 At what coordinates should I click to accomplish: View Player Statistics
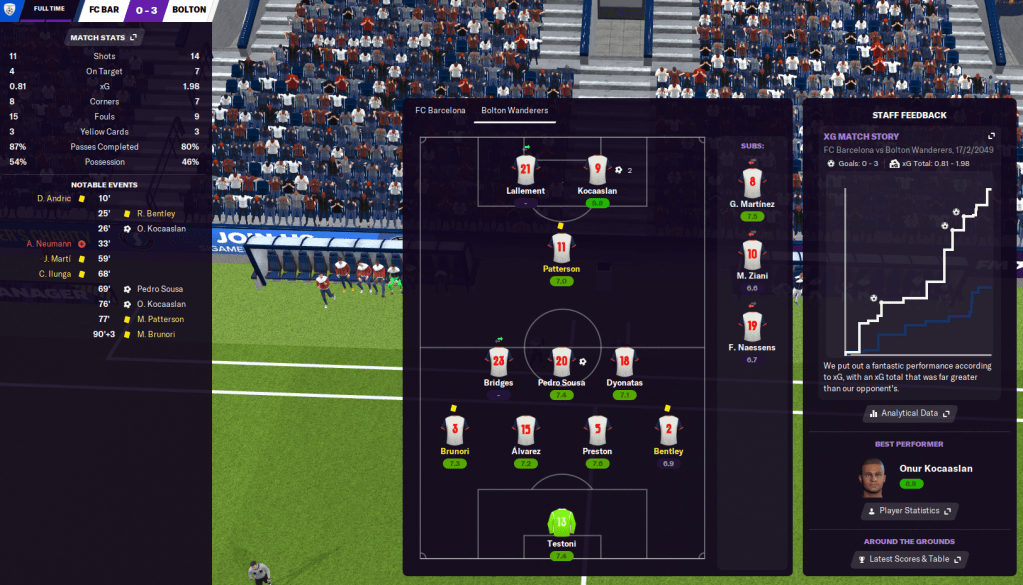coord(908,511)
